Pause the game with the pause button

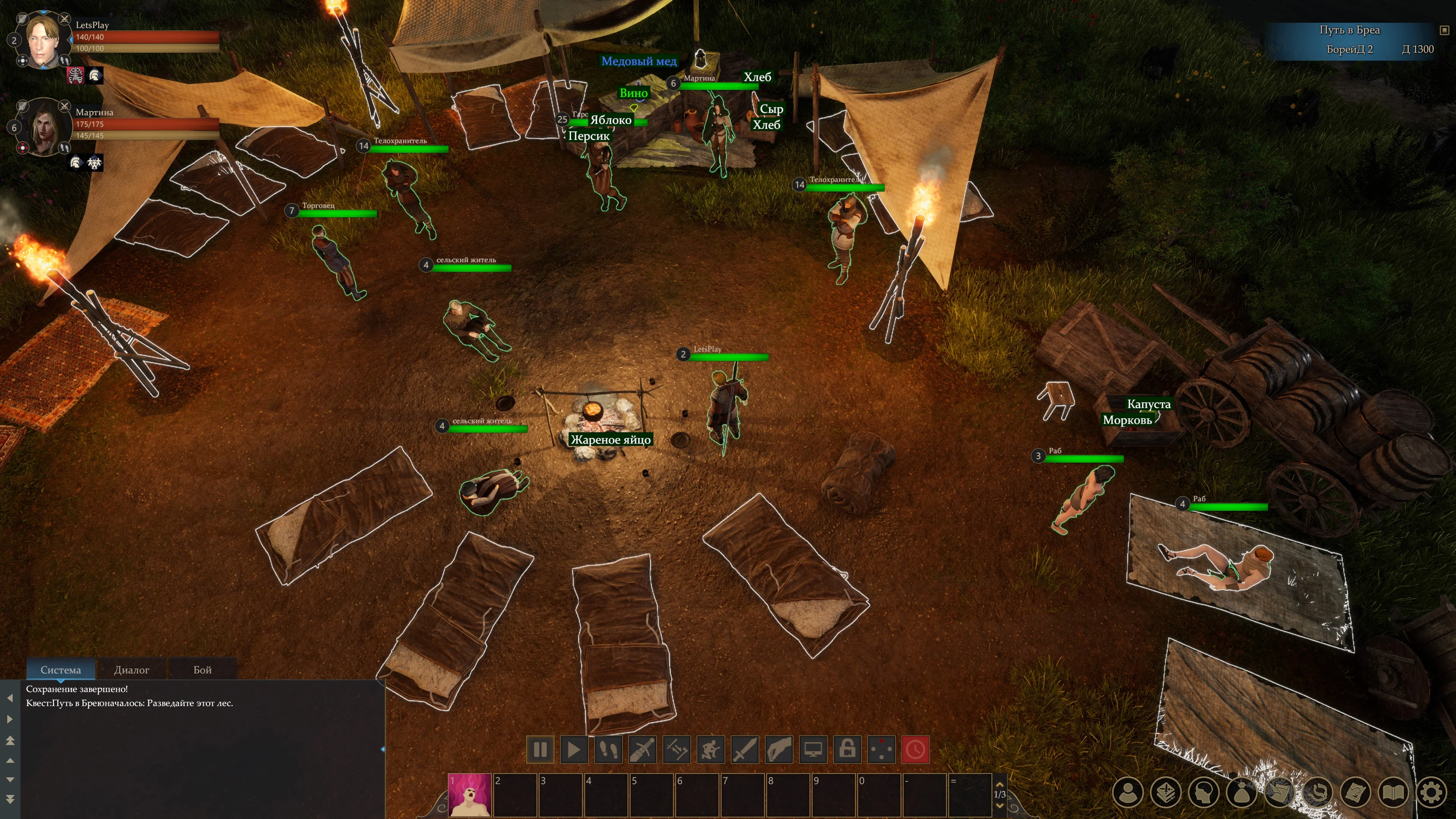click(x=540, y=750)
